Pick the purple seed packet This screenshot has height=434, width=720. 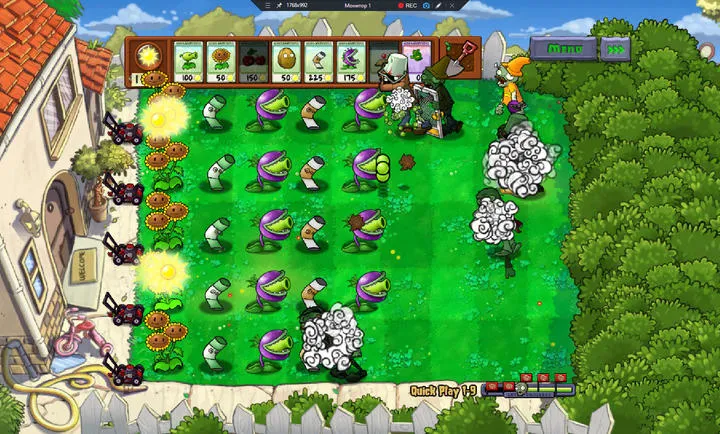coord(416,62)
